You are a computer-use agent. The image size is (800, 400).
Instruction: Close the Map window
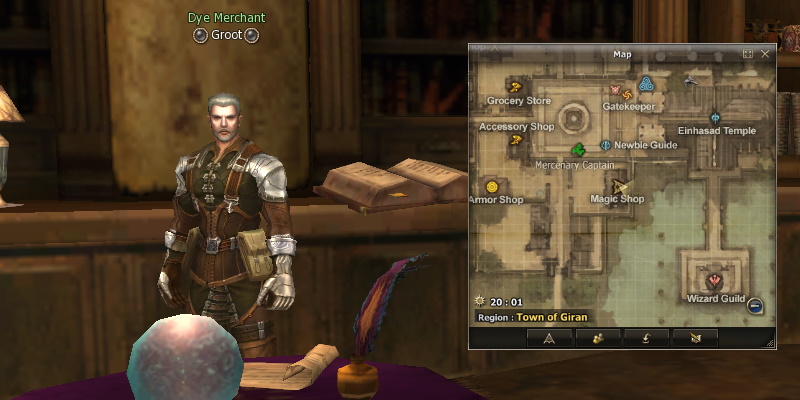(x=765, y=54)
